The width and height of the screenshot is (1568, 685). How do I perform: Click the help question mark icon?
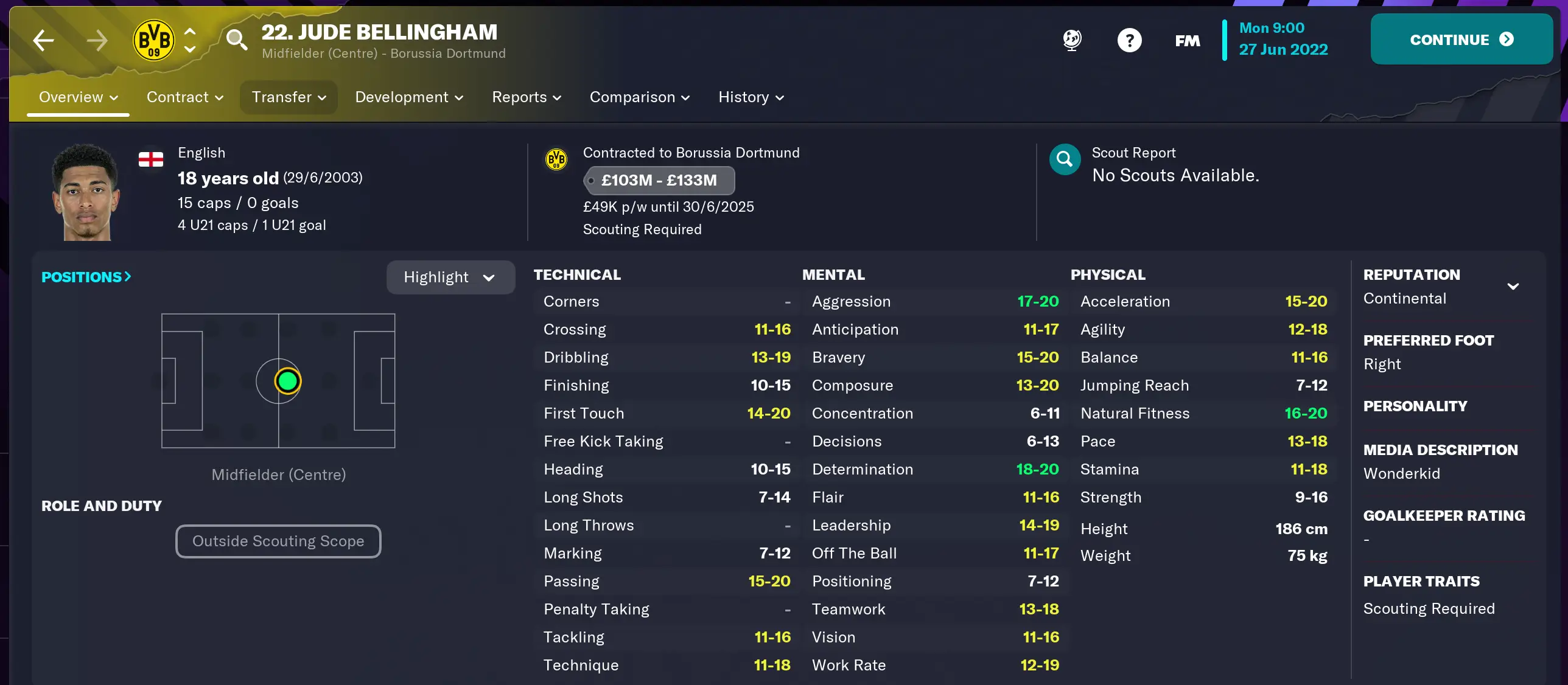(x=1129, y=40)
